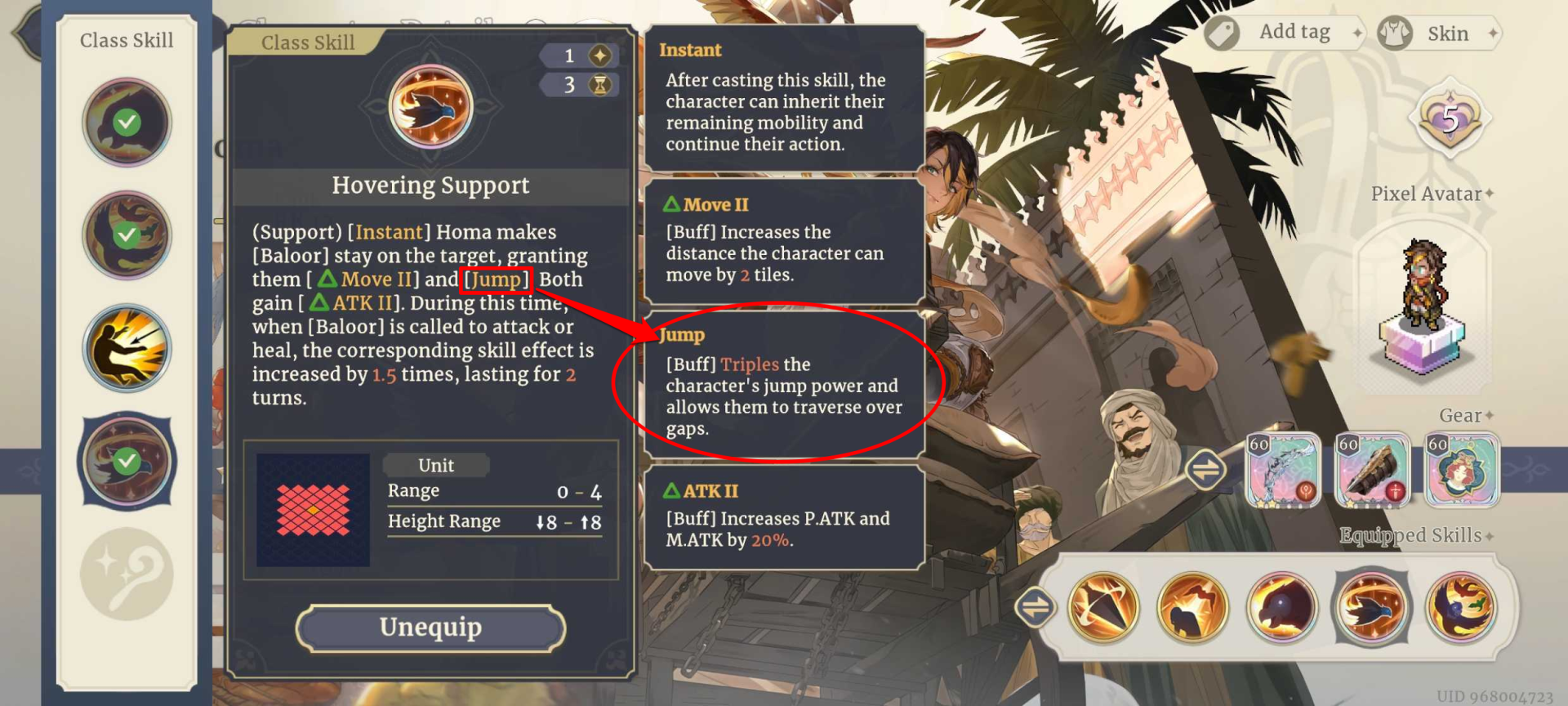Select the bear head skill in Equipped Skills
Image resolution: width=1568 pixels, height=706 pixels.
(x=1283, y=608)
